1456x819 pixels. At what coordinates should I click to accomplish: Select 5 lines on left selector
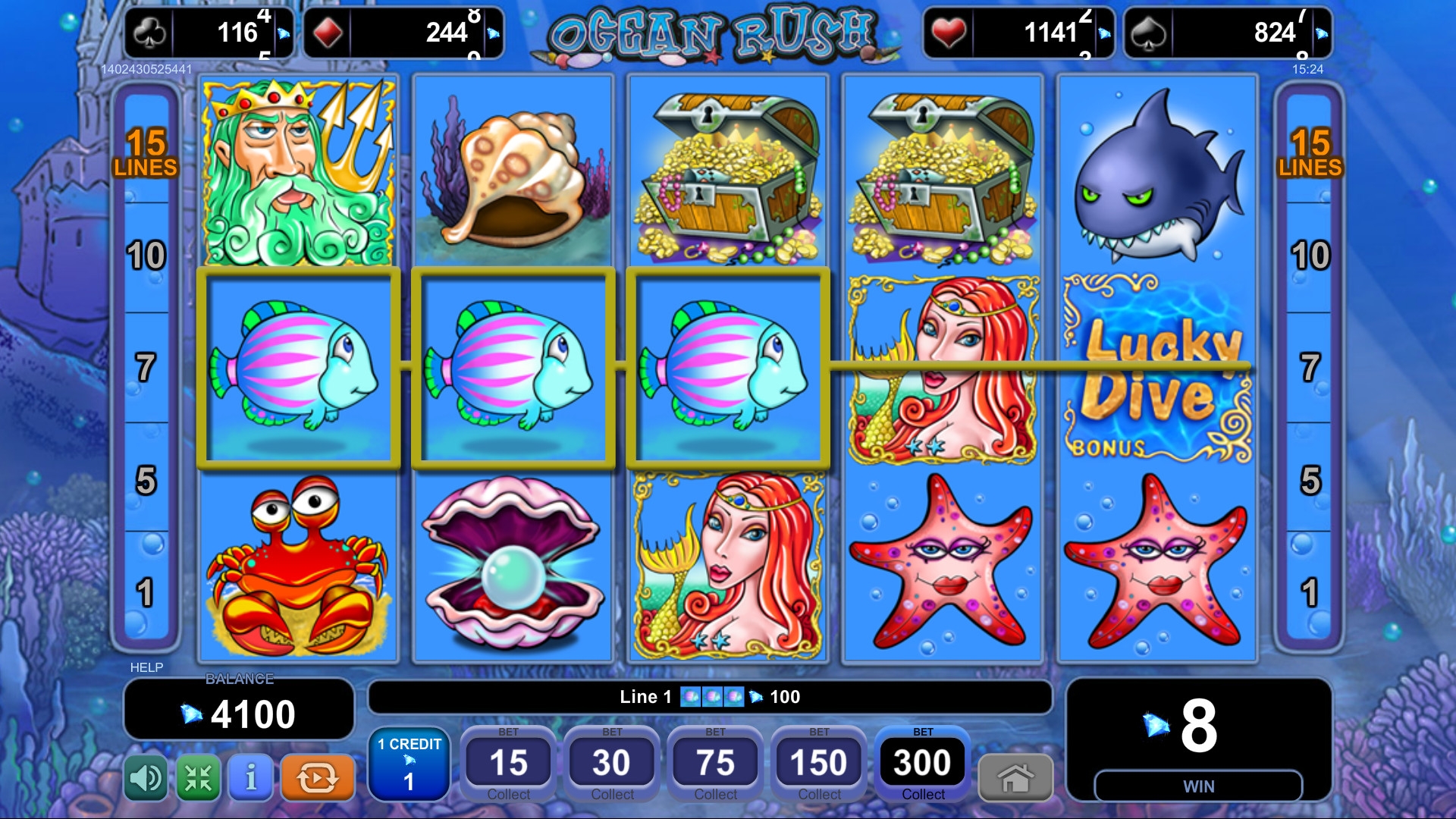[x=146, y=479]
